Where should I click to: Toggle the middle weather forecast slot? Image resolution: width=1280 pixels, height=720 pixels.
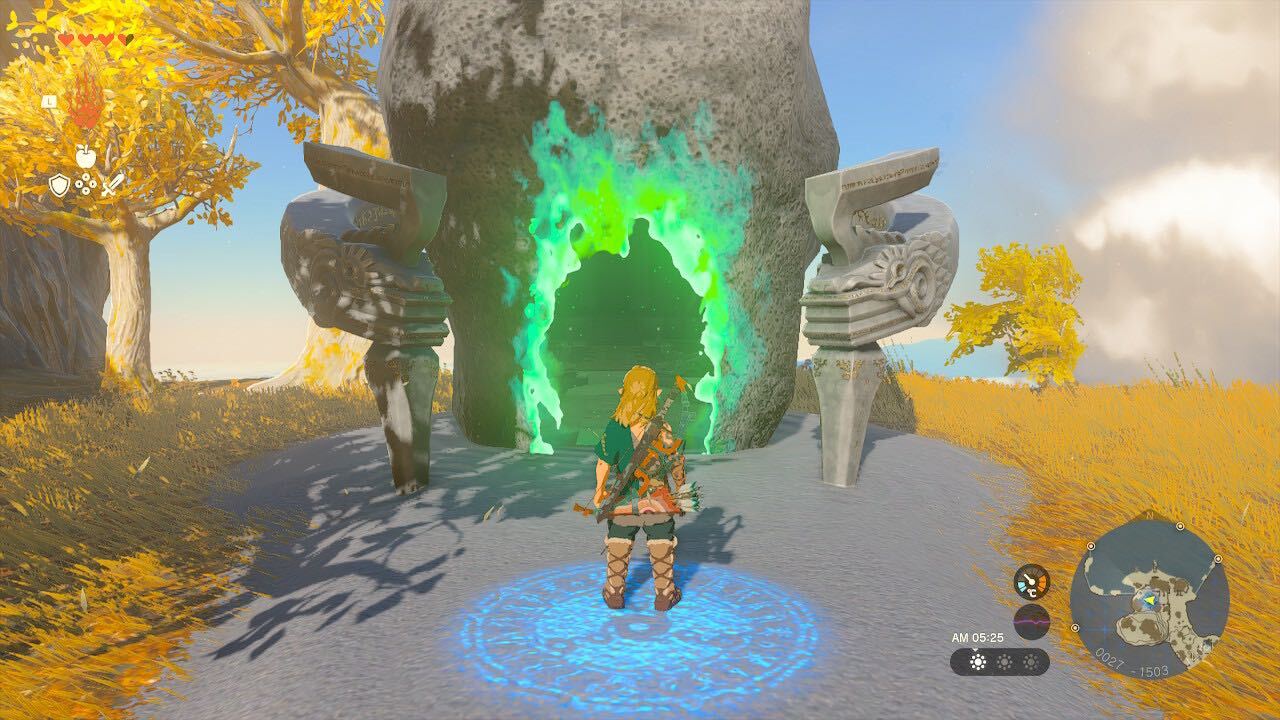pyautogui.click(x=1004, y=662)
